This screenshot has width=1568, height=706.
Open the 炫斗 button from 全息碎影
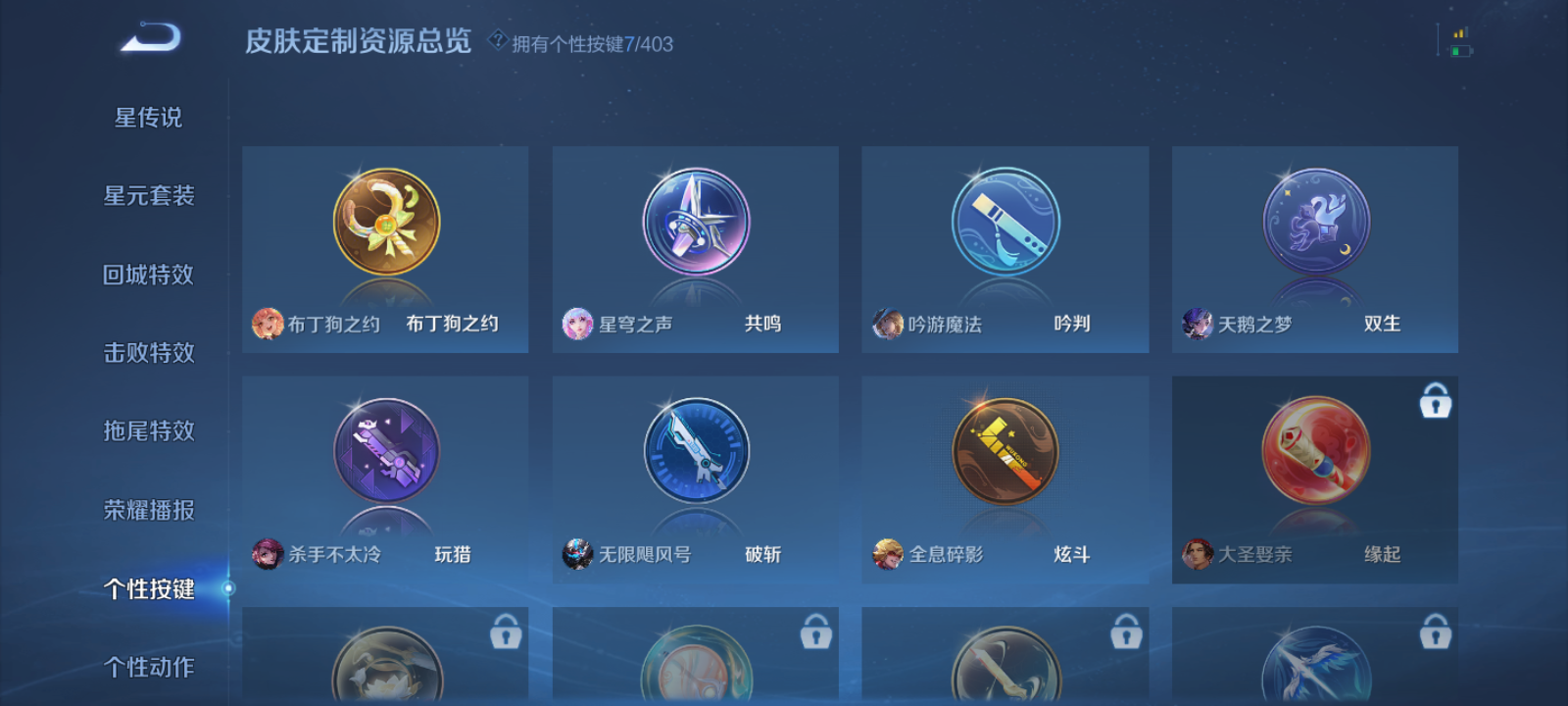(x=1004, y=453)
